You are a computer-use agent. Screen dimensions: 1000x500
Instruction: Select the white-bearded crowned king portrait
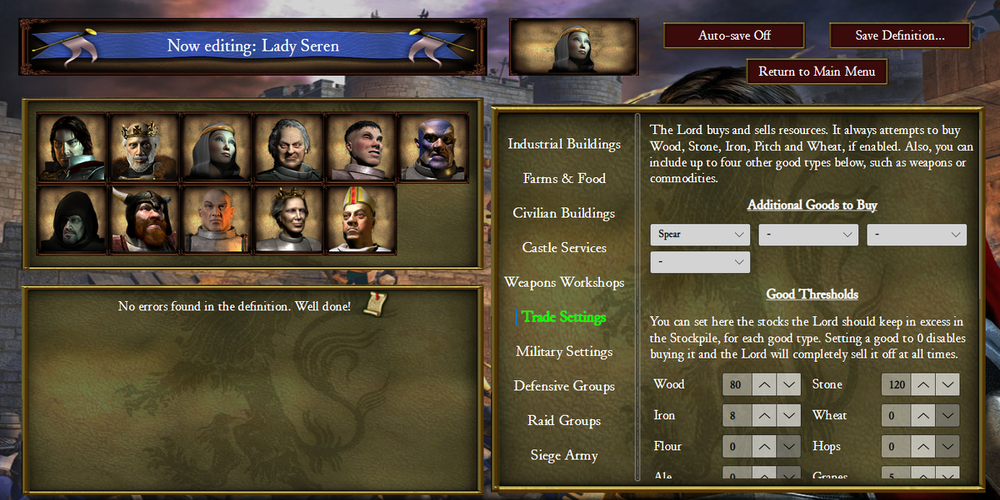(x=144, y=147)
